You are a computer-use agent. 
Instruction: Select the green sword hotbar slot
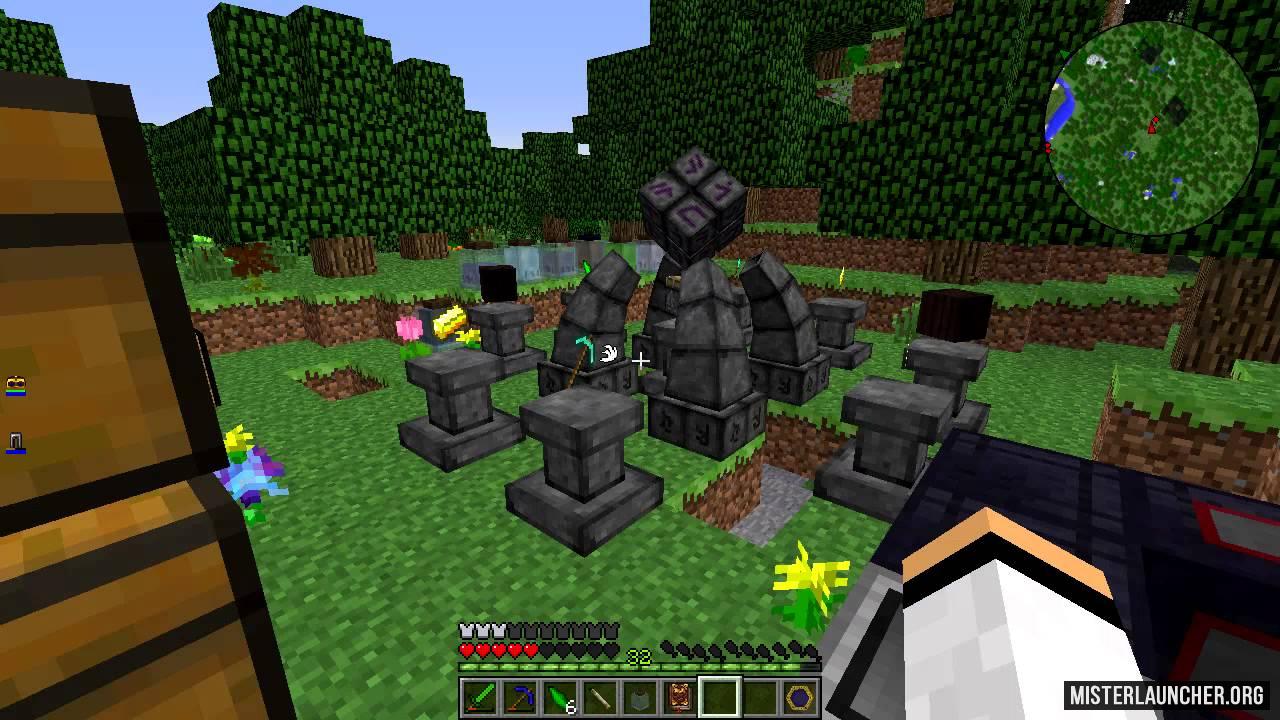coord(479,697)
